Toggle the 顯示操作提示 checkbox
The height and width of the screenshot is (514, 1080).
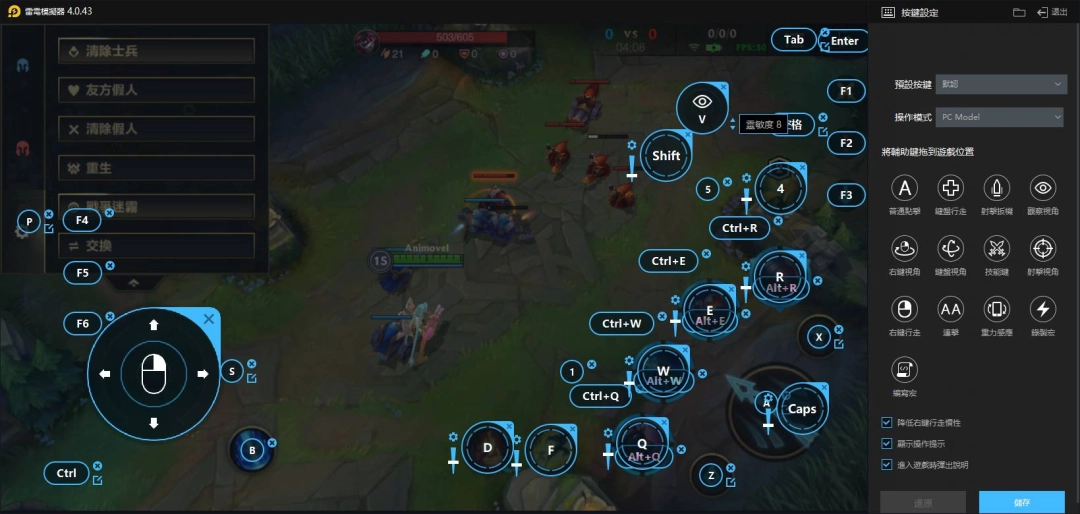point(887,443)
